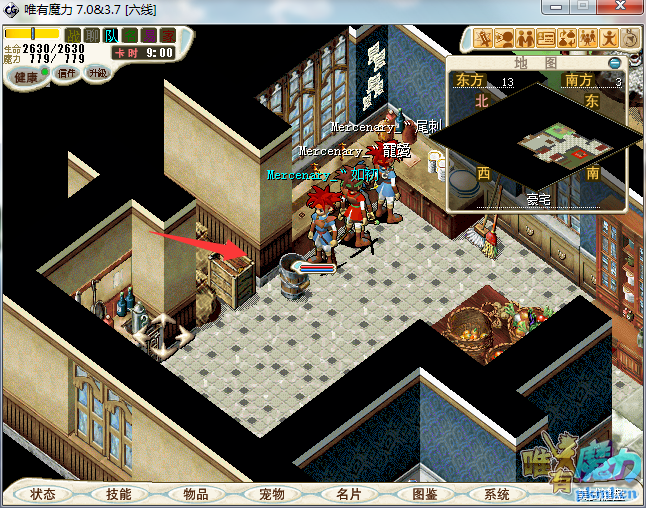This screenshot has height=508, width=646.
Task: Click the 健康 health button
Action: [25, 77]
